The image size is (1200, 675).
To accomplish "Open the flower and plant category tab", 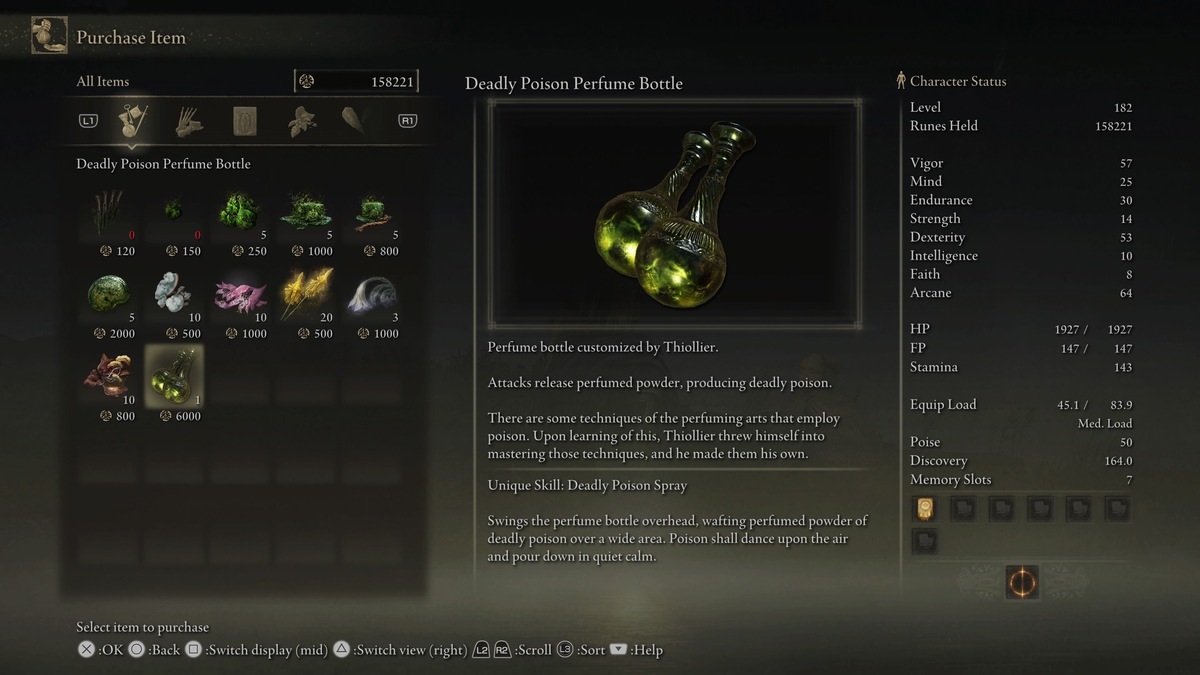I will pyautogui.click(x=301, y=121).
